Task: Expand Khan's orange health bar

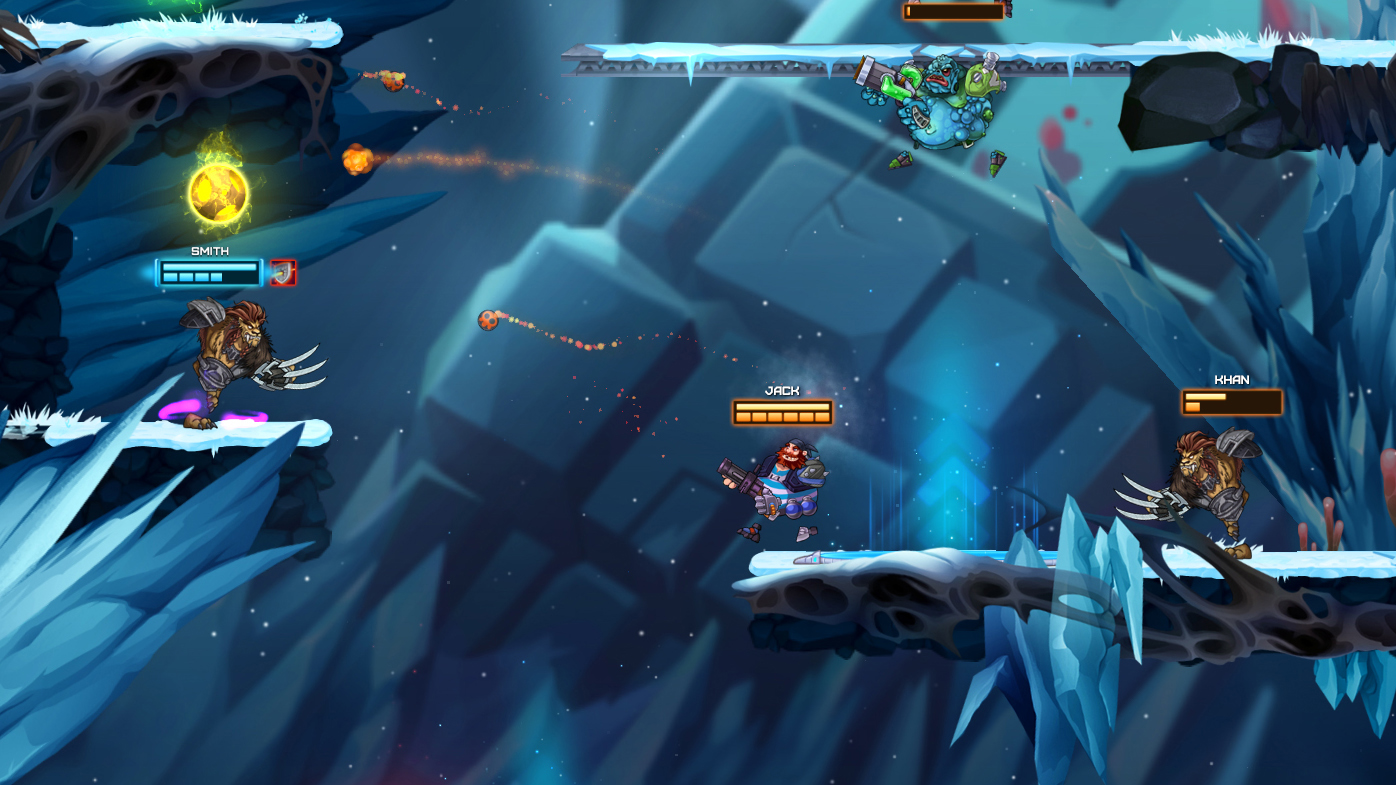Action: (x=1231, y=404)
